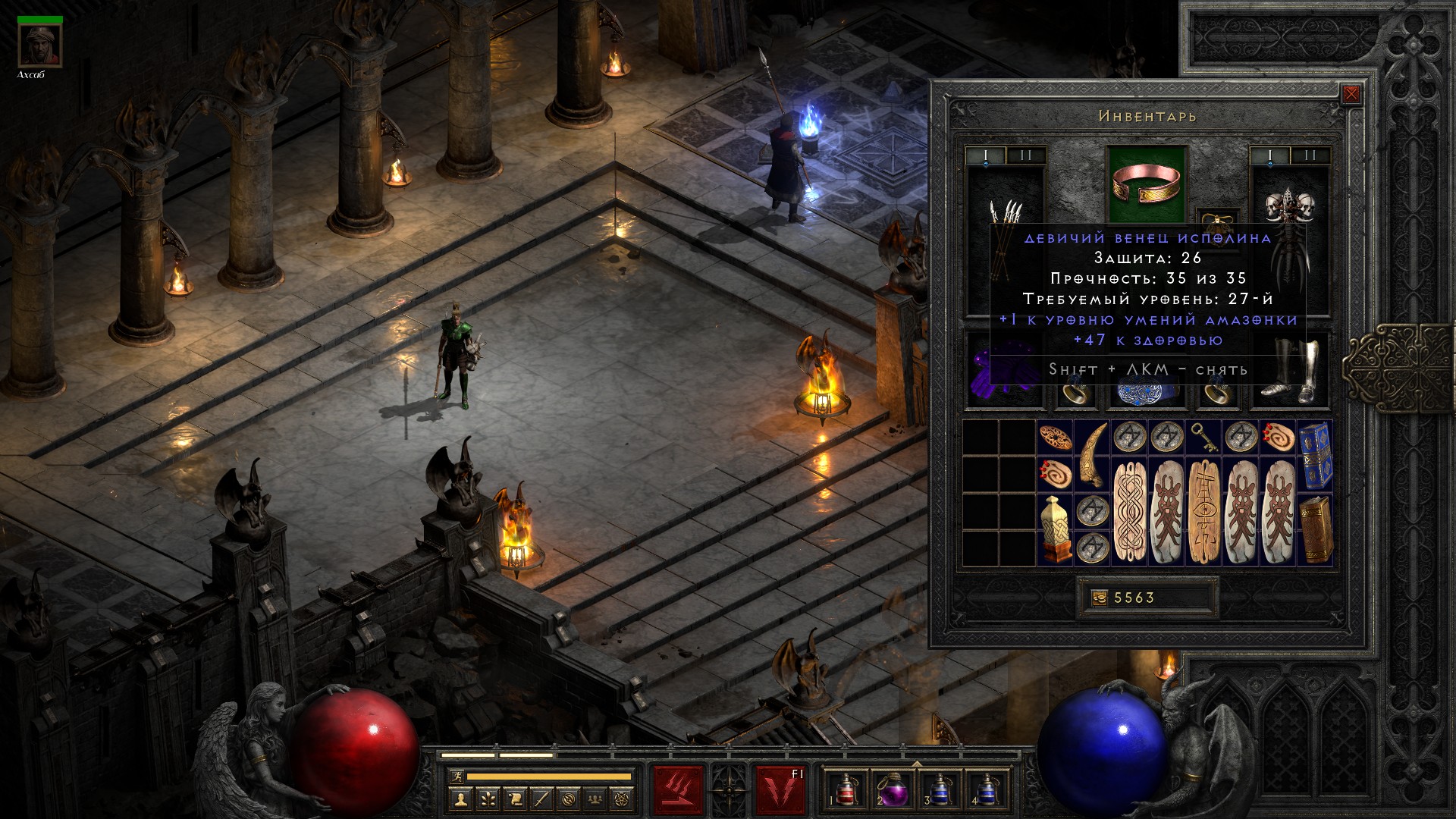Screen dimensions: 1456x819
Task: Select the horn item in the inventory
Action: coord(1093,455)
